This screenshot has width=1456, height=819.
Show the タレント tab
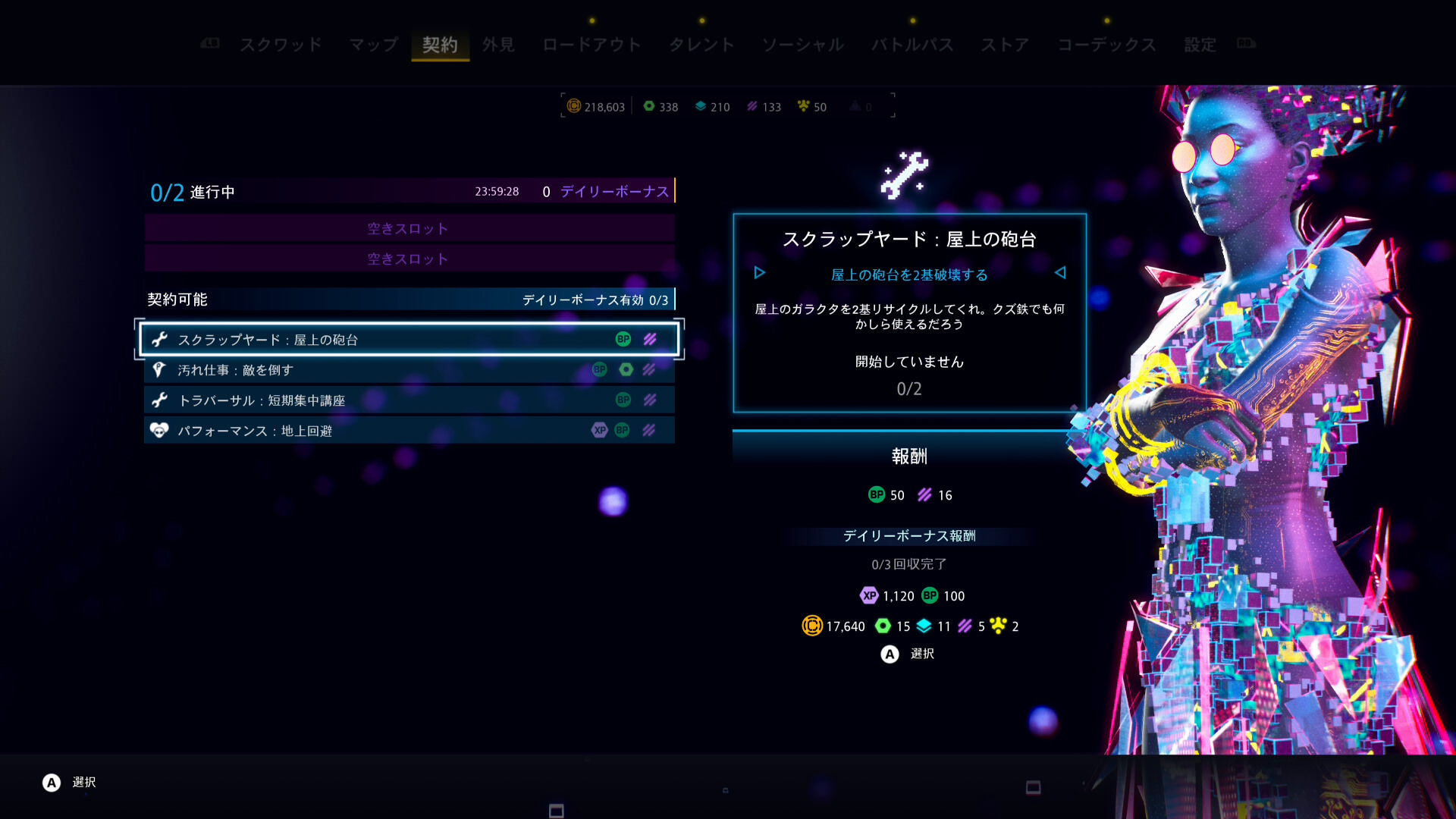coord(701,45)
